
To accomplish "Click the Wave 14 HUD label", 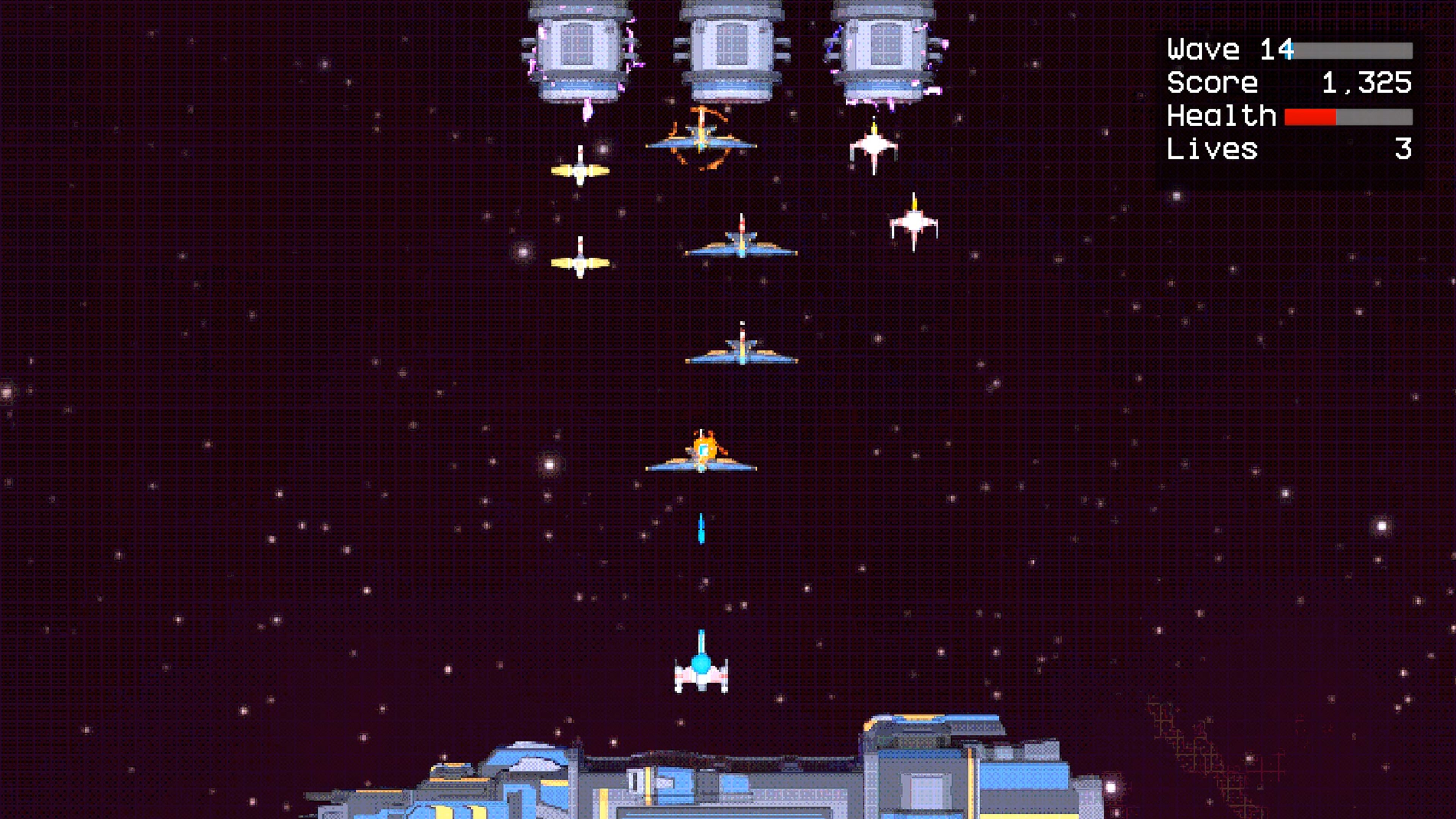I will [1215, 50].
